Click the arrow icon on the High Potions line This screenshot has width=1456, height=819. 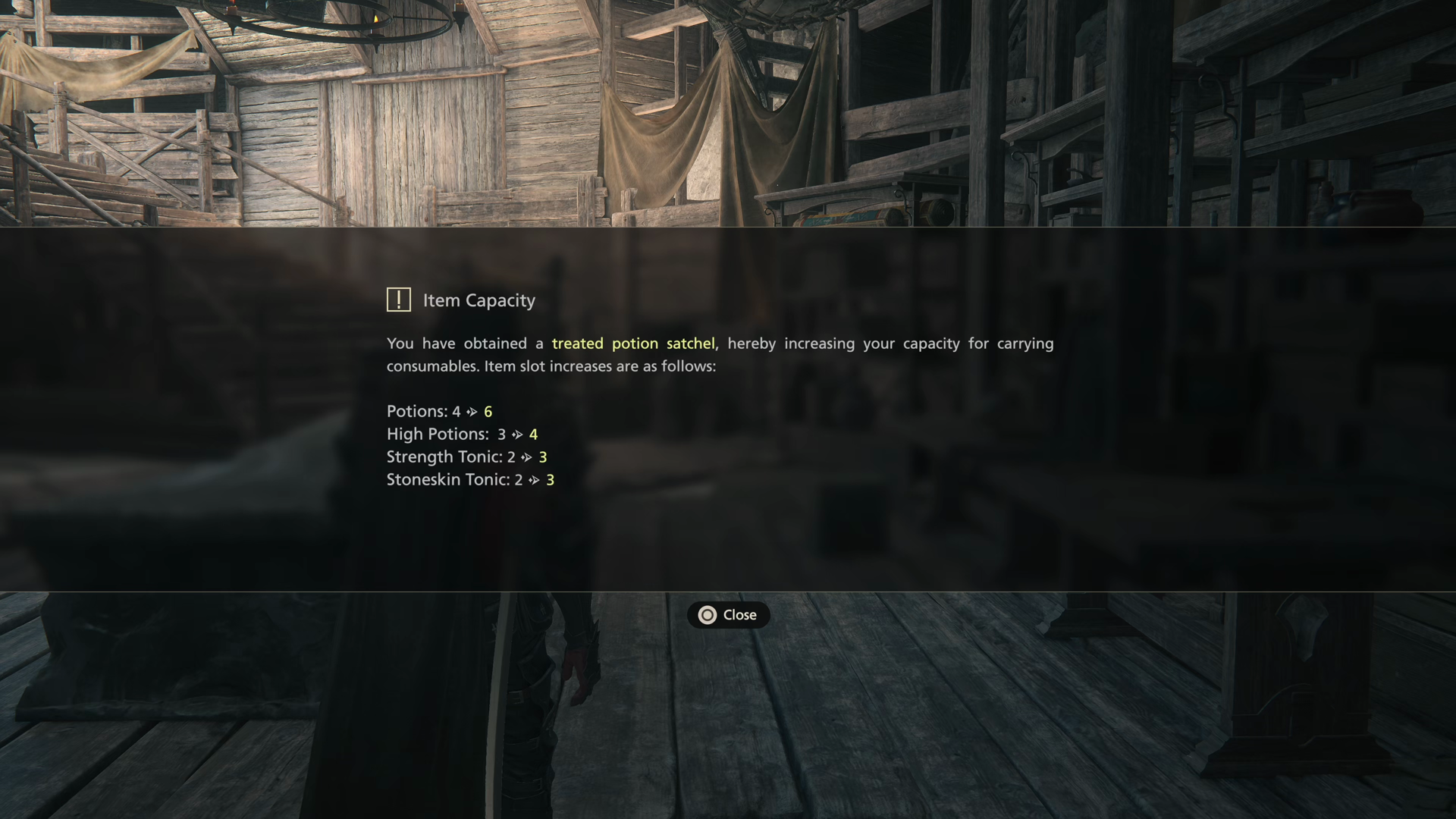518,435
